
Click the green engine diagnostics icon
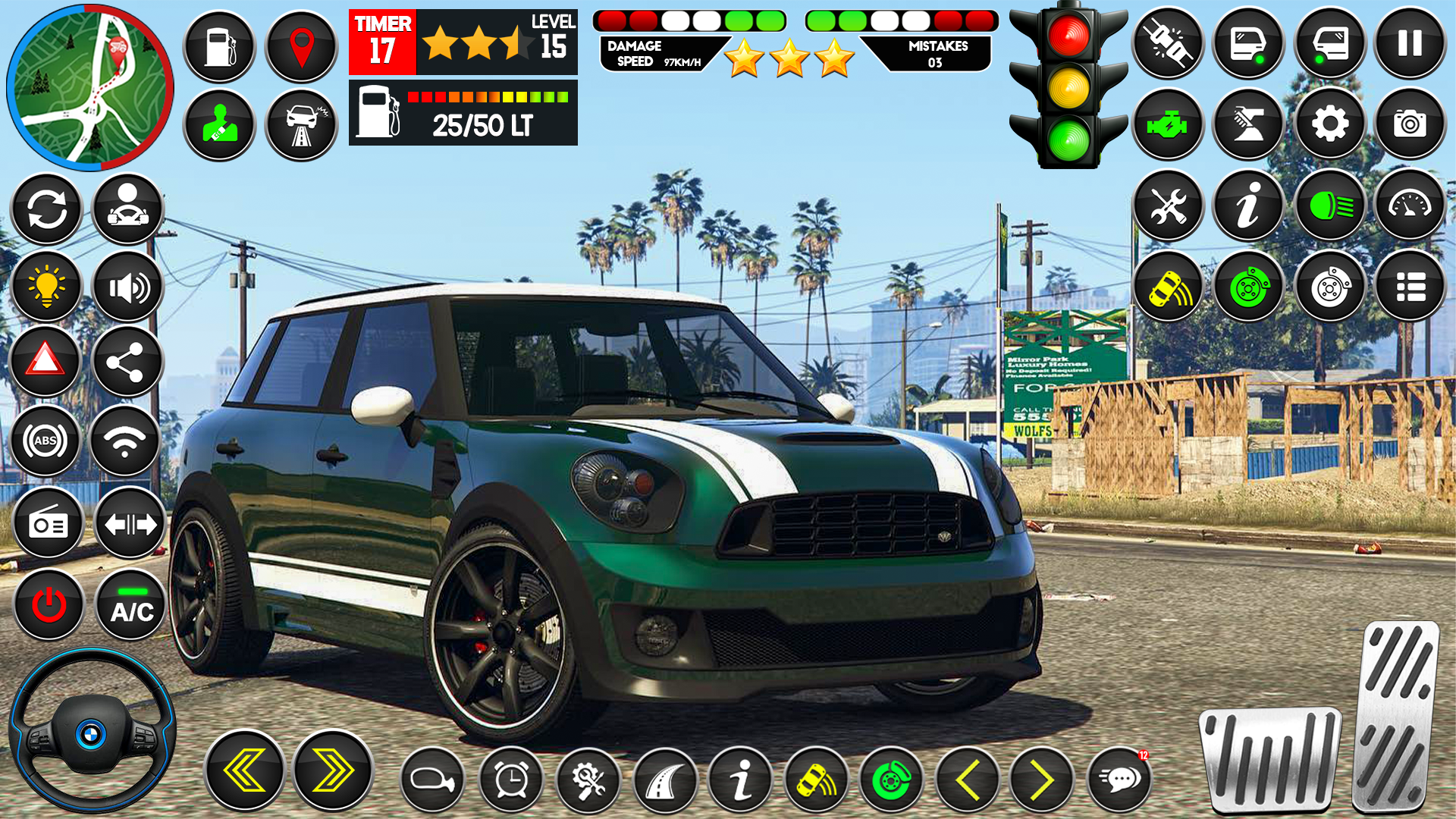[x=1167, y=123]
